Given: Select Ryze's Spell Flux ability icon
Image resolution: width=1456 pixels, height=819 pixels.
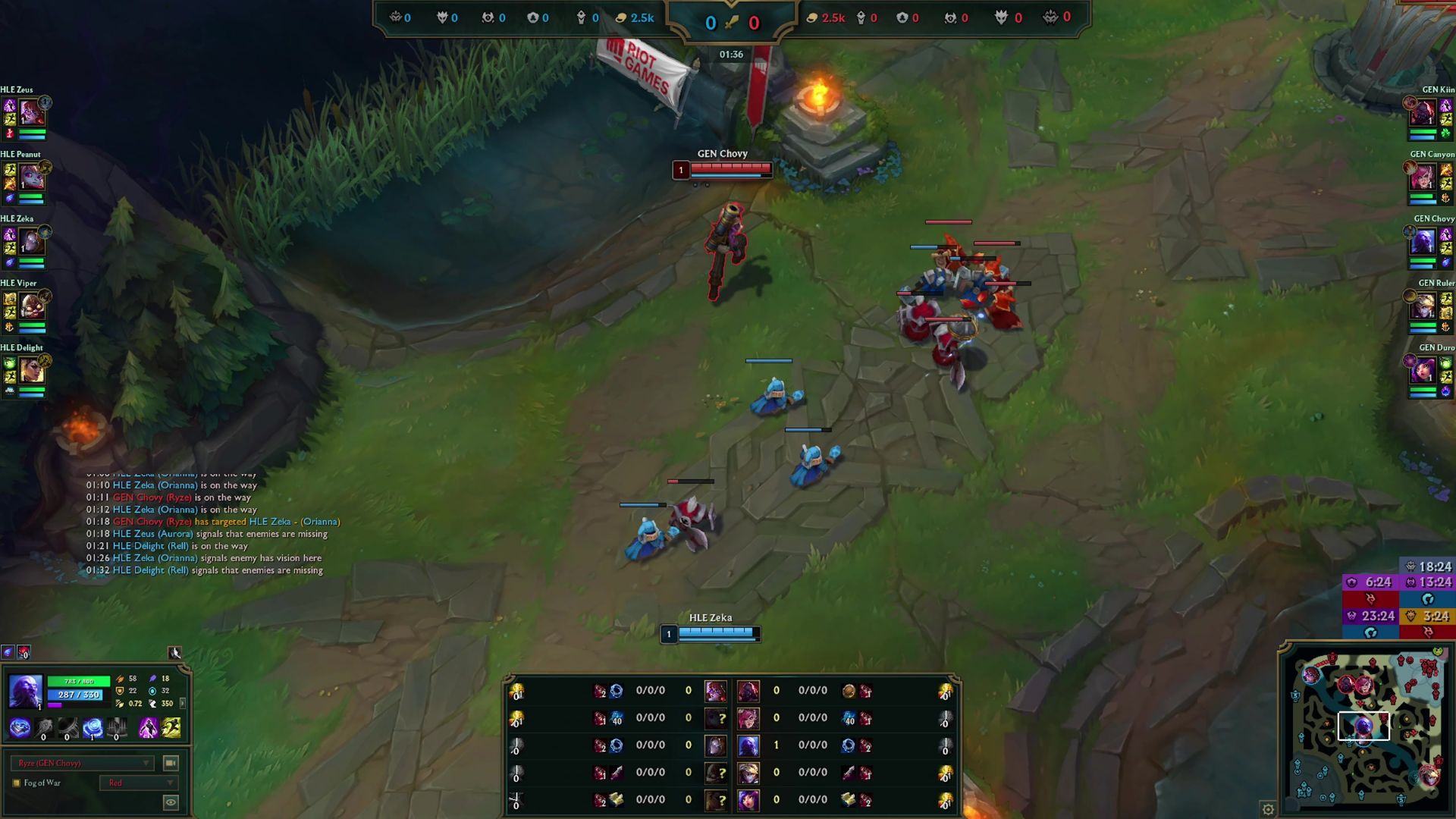Looking at the screenshot, I should coord(93,729).
